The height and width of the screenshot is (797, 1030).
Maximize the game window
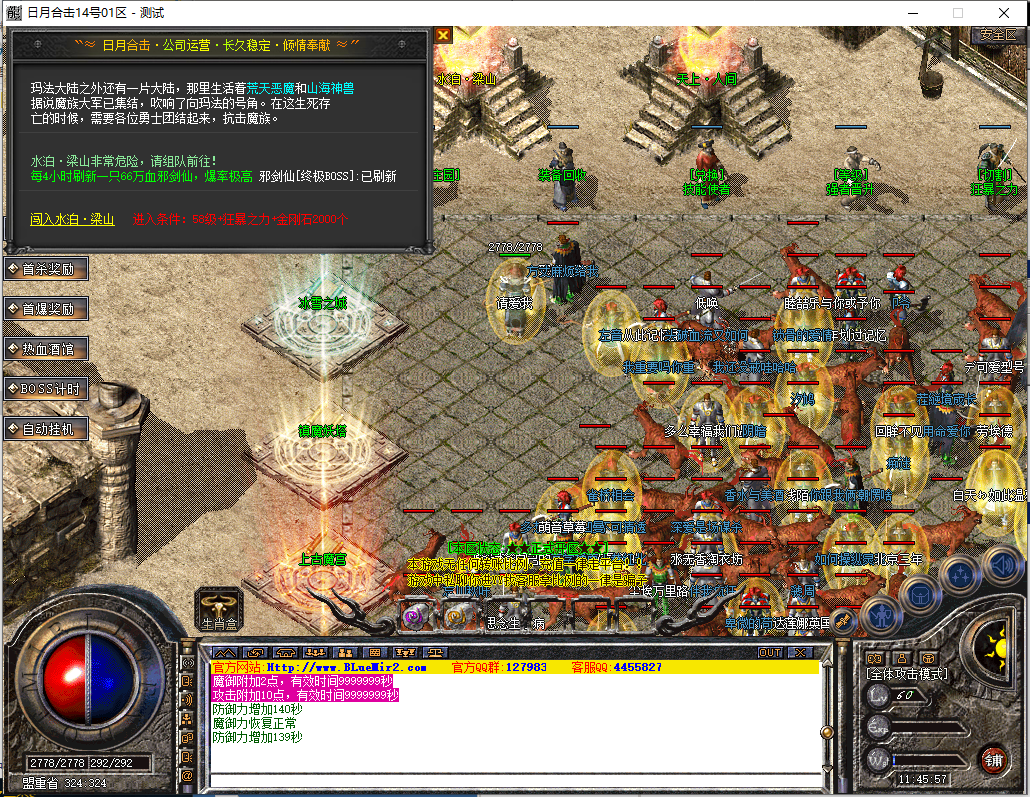[958, 13]
